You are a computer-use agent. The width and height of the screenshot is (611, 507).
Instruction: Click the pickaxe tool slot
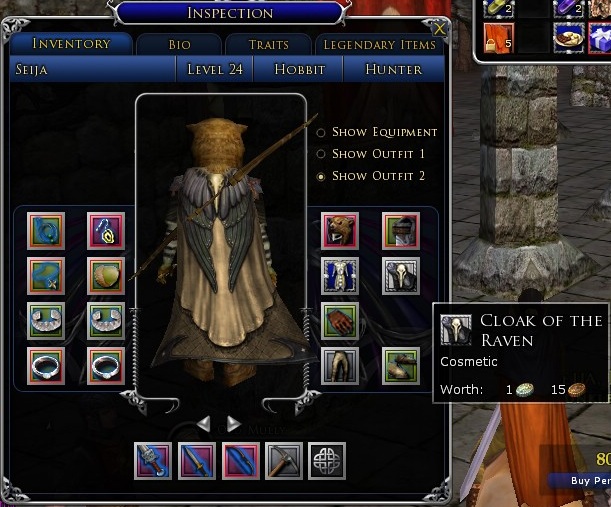pos(284,462)
